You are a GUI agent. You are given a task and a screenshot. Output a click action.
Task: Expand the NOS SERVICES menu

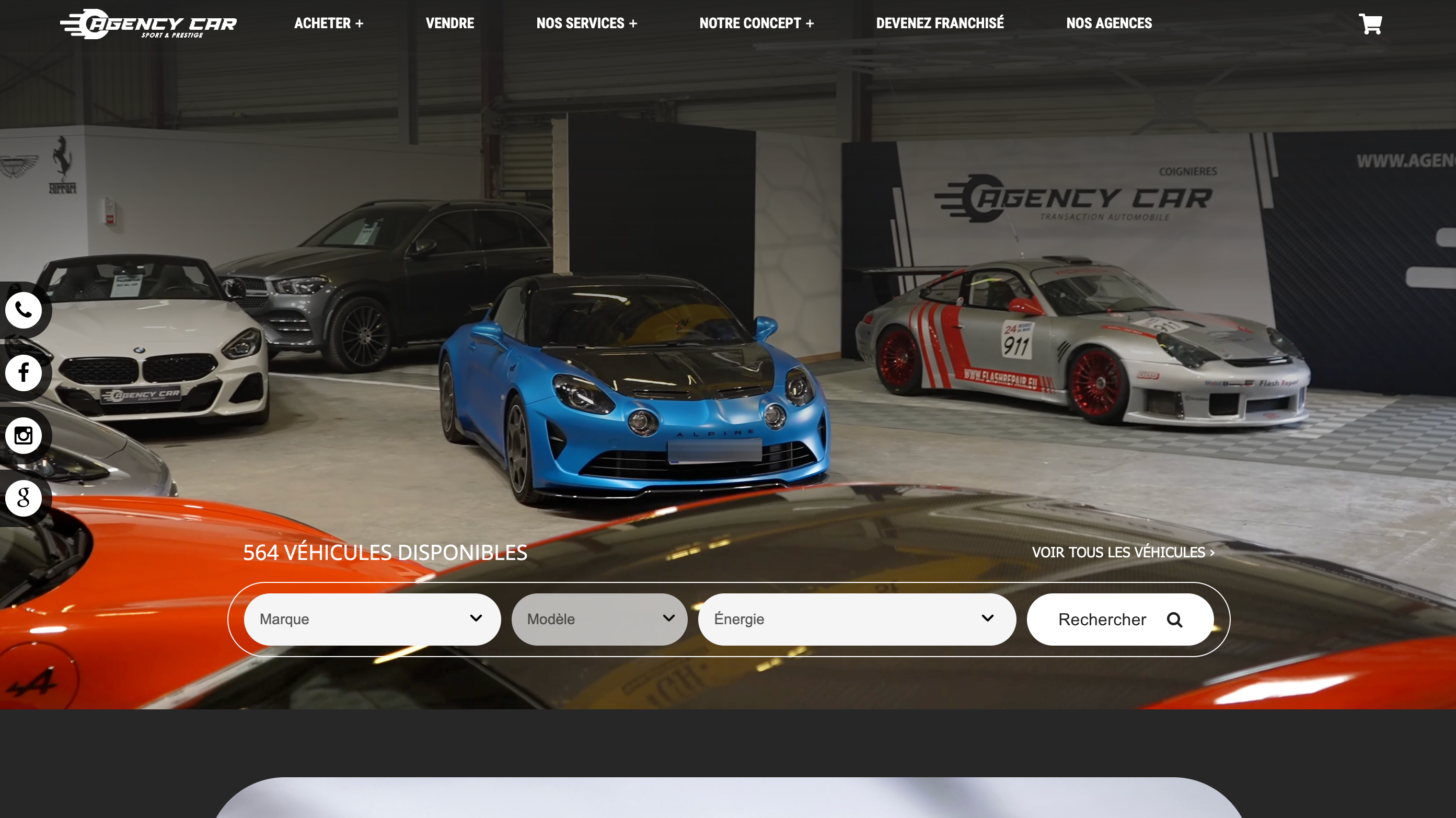click(587, 23)
